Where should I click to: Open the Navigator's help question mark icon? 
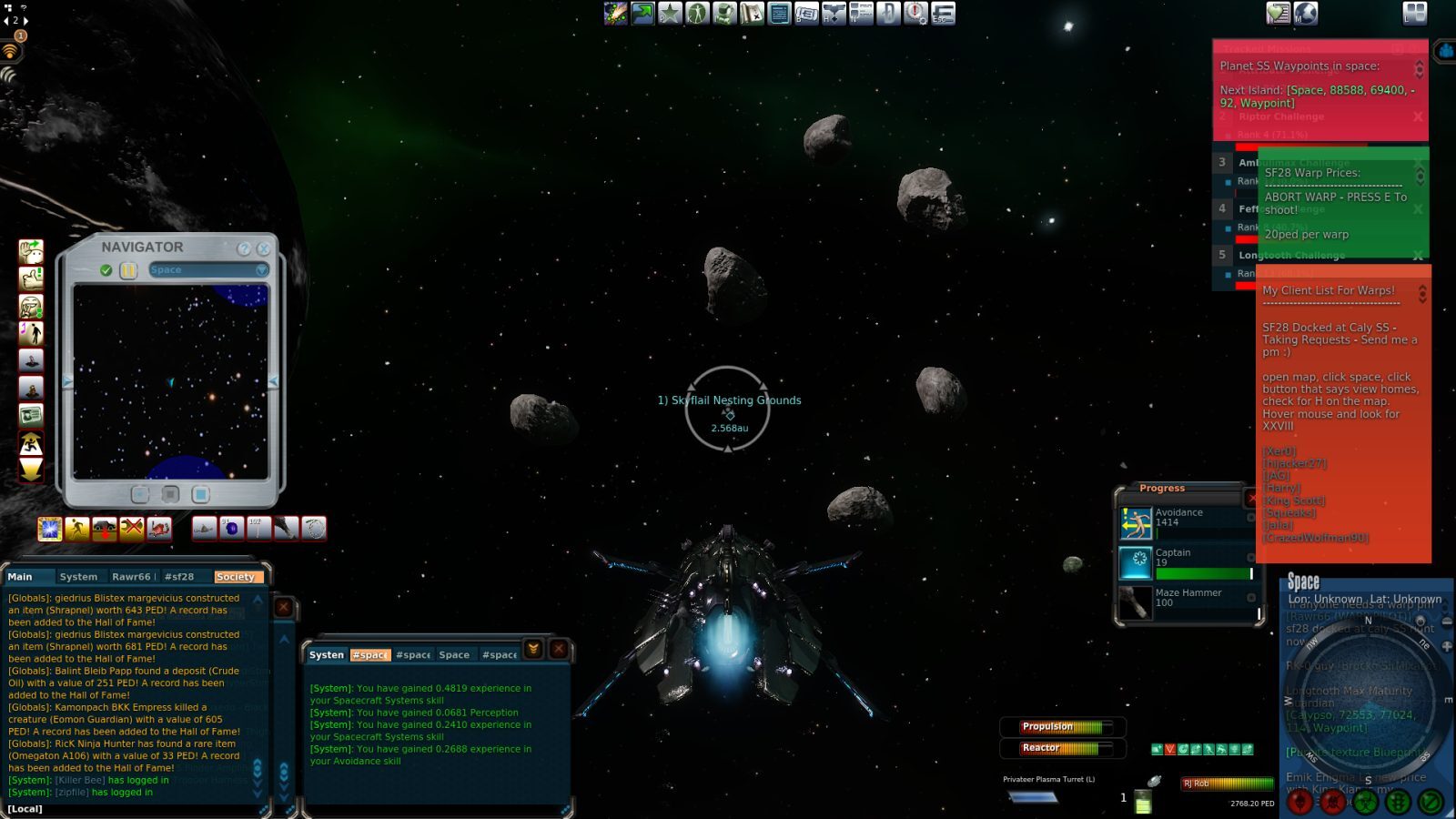[x=244, y=249]
